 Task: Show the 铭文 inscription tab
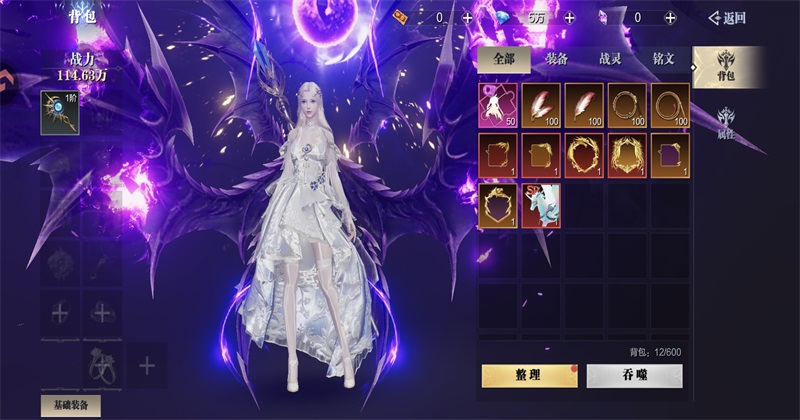[x=663, y=59]
